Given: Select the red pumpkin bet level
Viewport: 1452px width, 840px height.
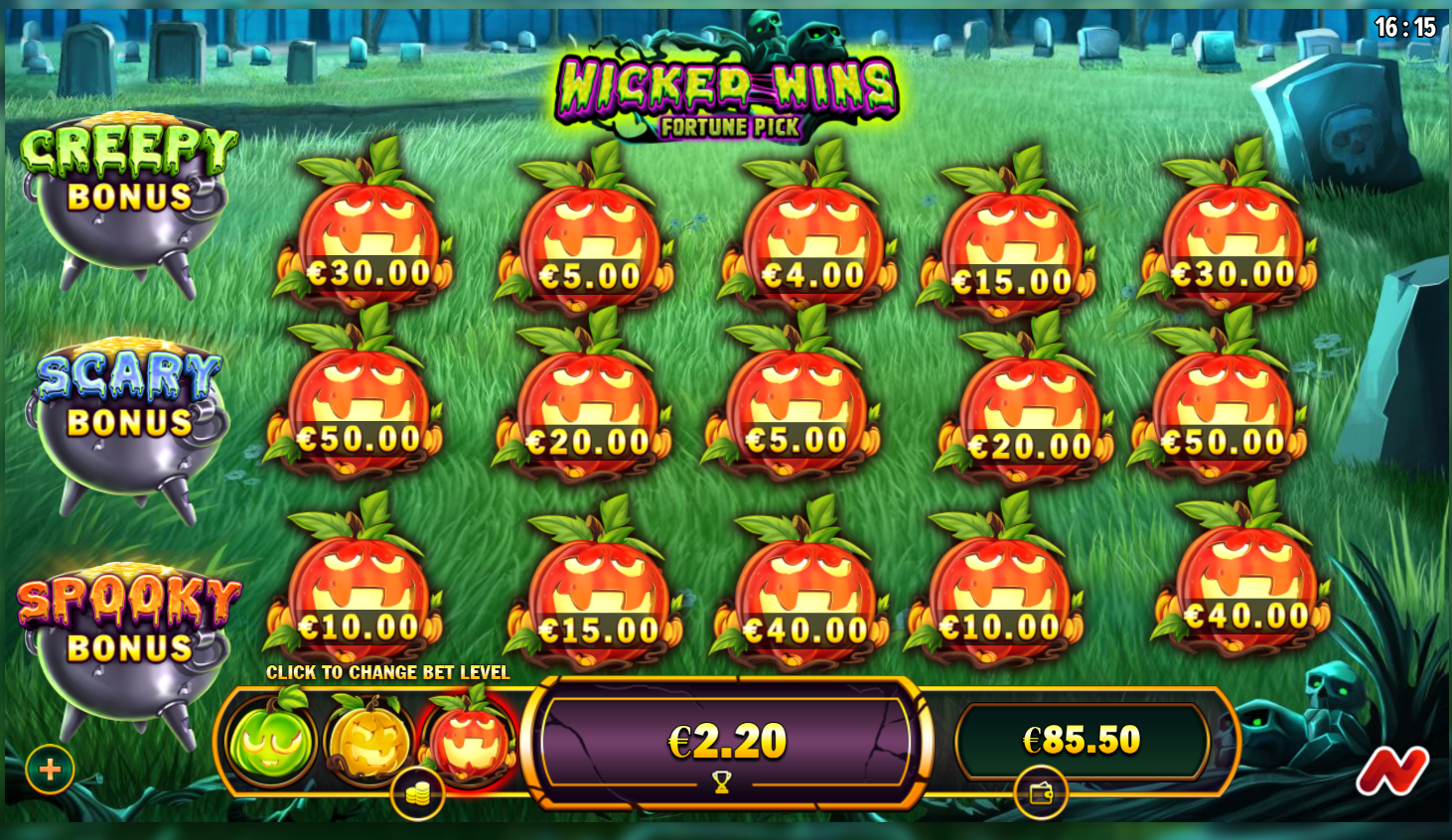Looking at the screenshot, I should pyautogui.click(x=469, y=739).
